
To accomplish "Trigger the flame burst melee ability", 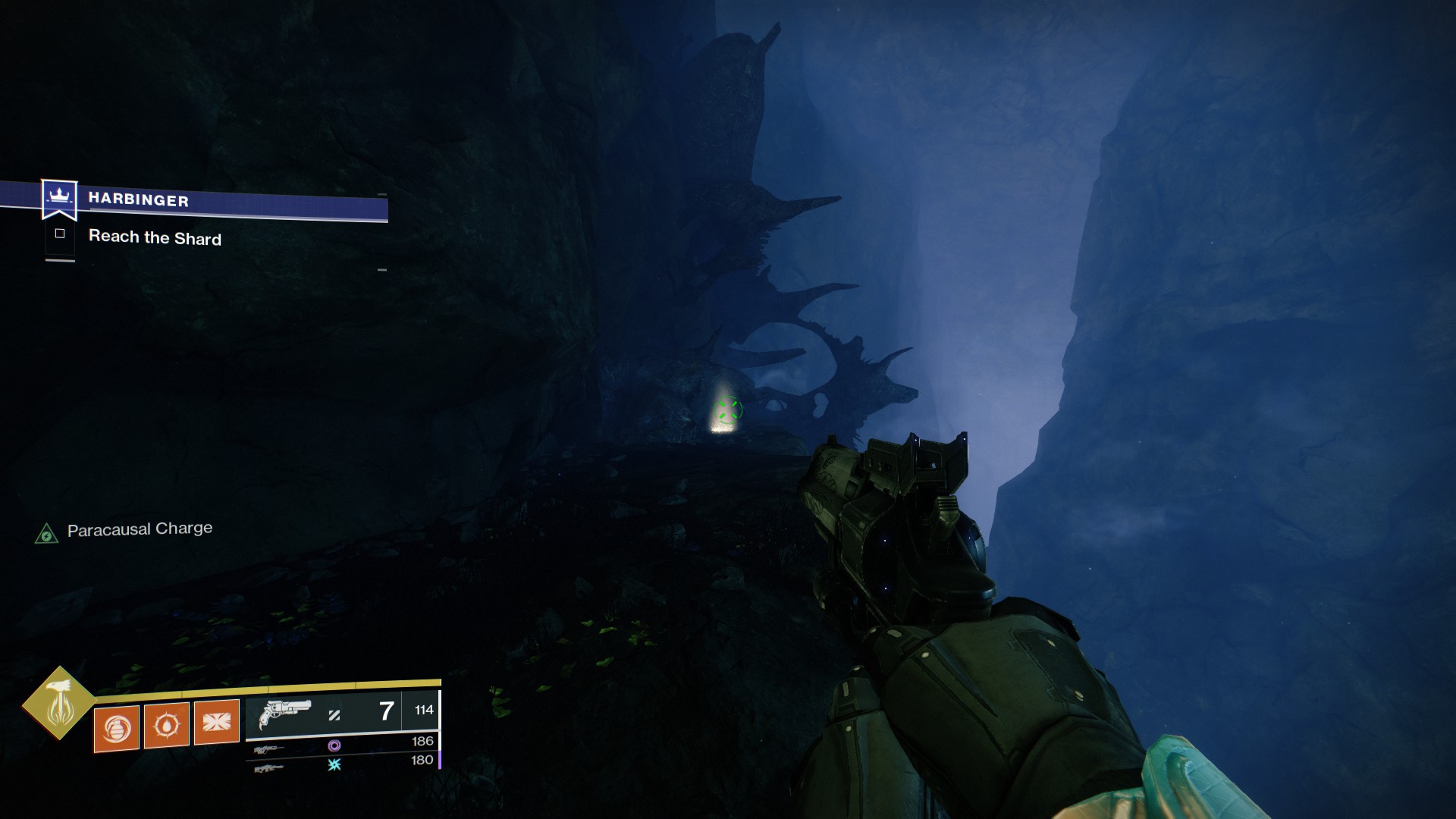I will point(167,726).
